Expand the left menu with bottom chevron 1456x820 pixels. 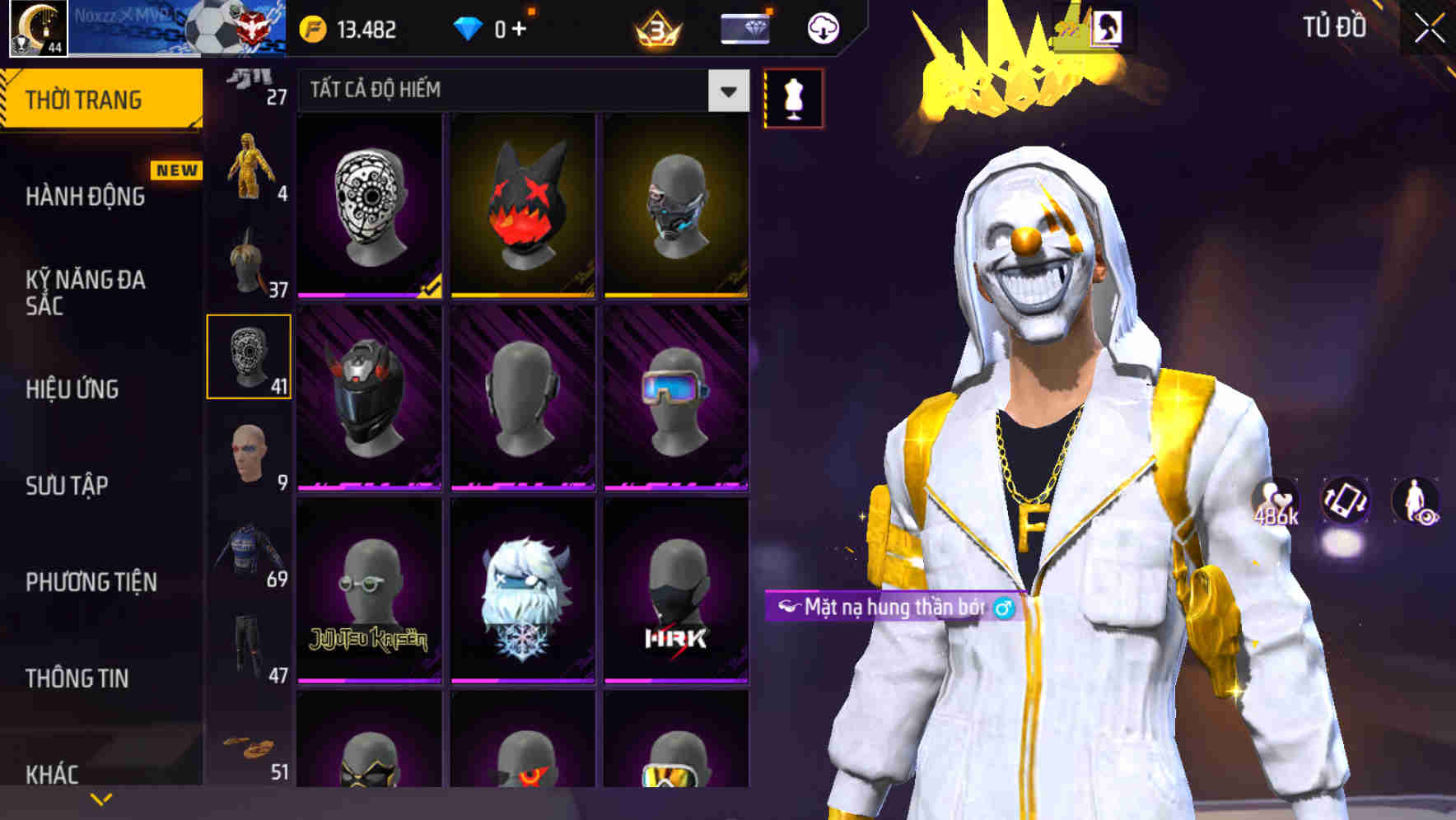(101, 797)
